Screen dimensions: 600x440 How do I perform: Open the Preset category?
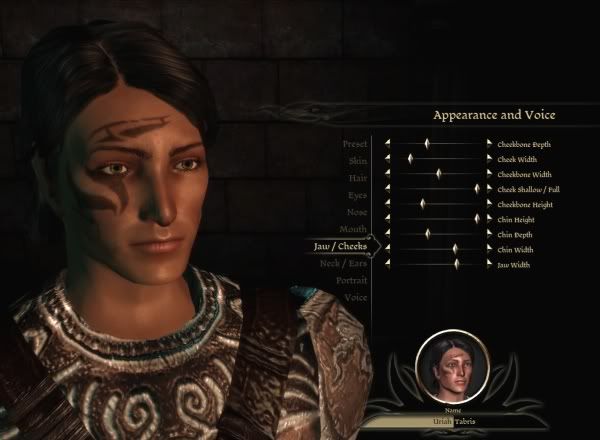coord(356,142)
